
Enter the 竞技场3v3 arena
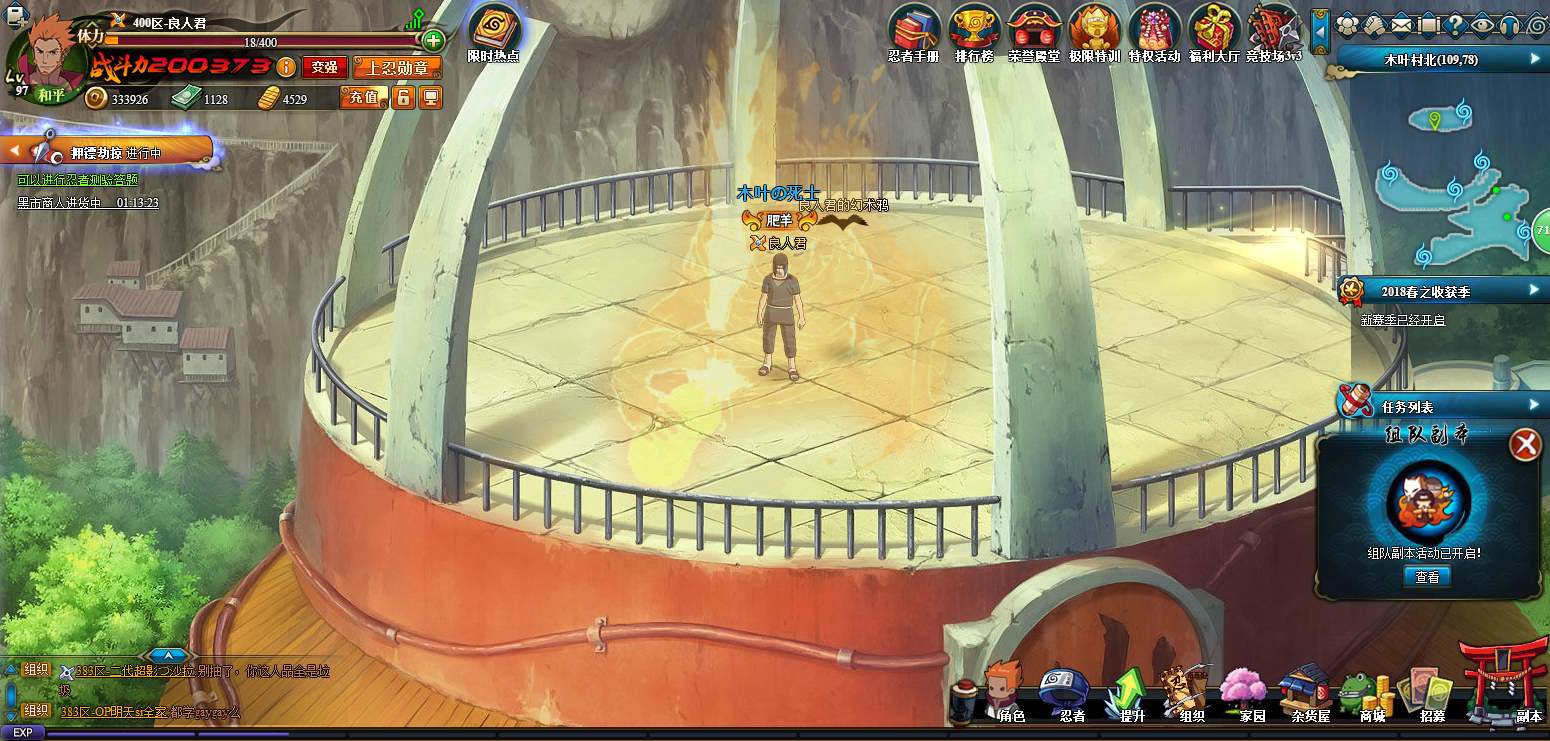point(1273,30)
